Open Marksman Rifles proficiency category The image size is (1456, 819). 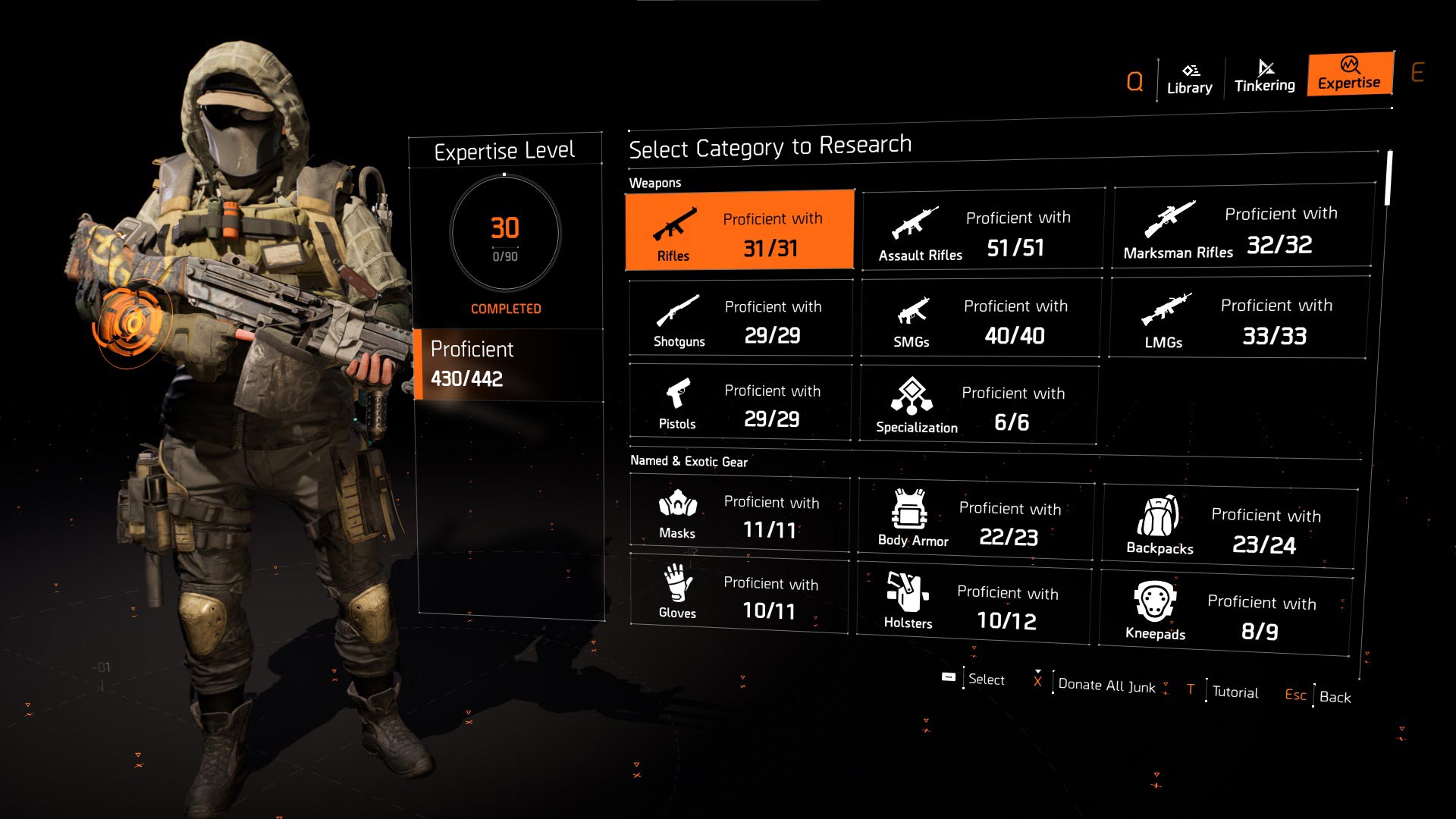click(1242, 227)
